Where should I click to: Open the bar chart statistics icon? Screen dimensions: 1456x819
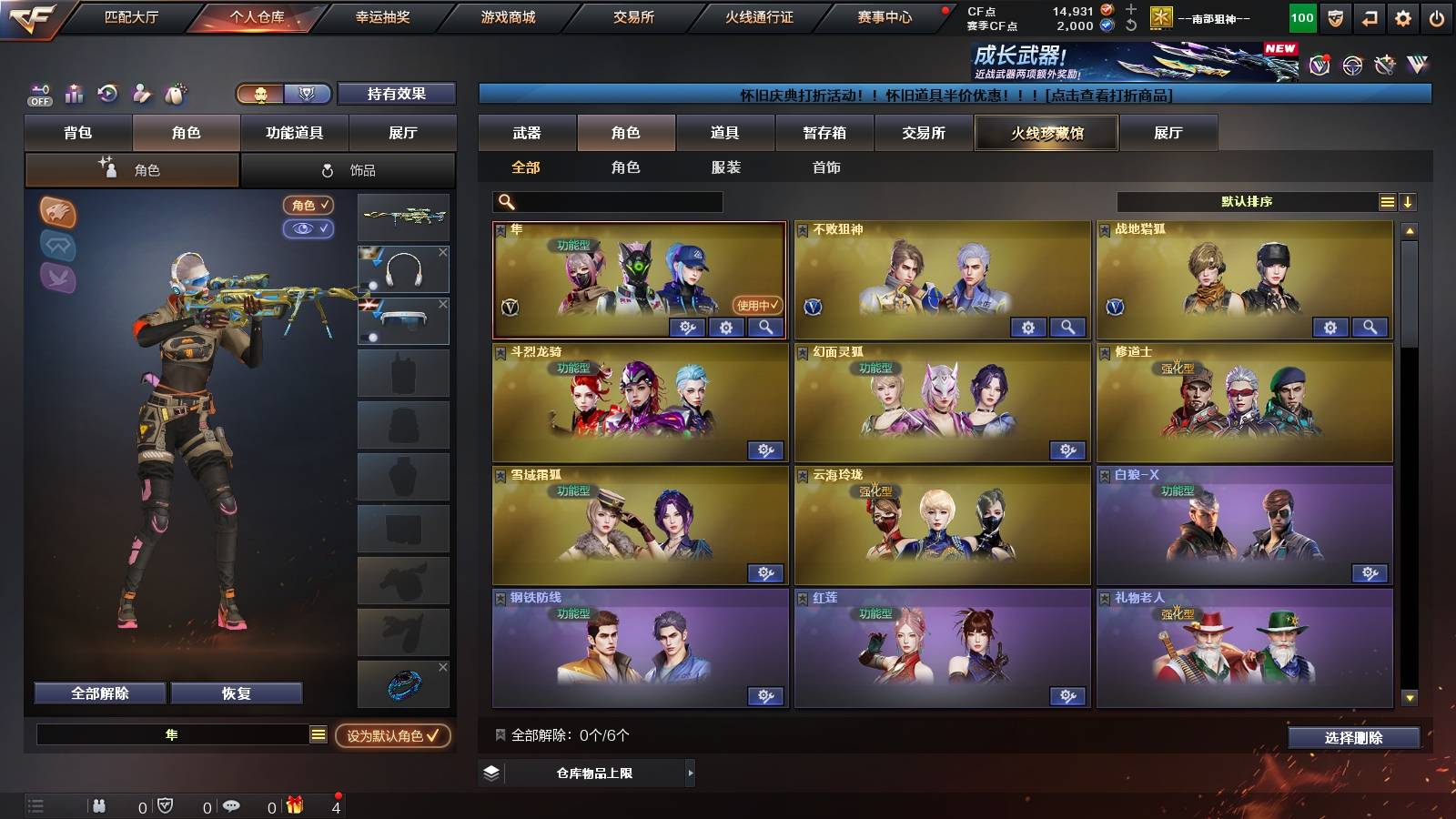click(x=74, y=94)
